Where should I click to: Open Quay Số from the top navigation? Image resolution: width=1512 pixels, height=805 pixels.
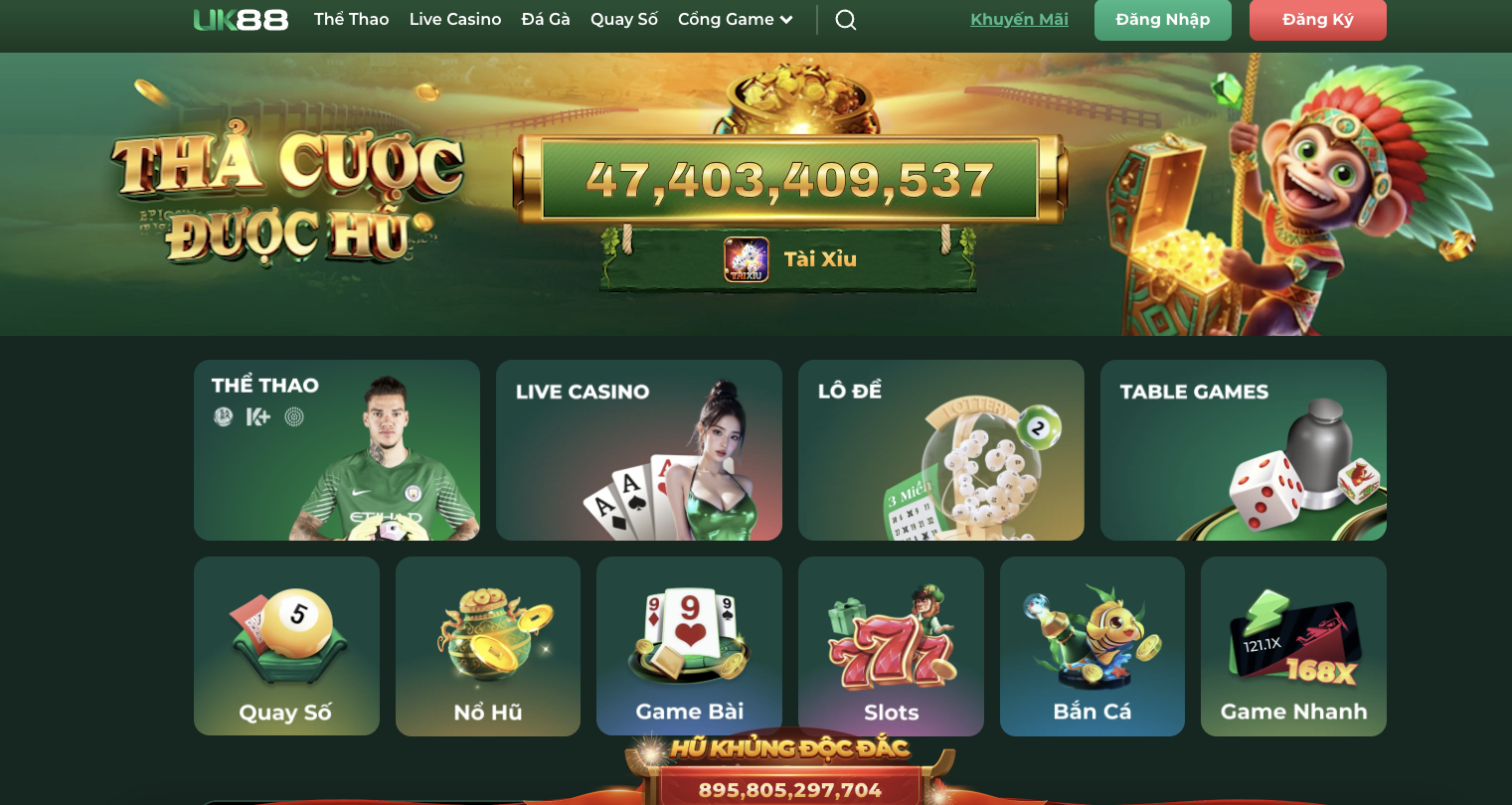click(624, 20)
